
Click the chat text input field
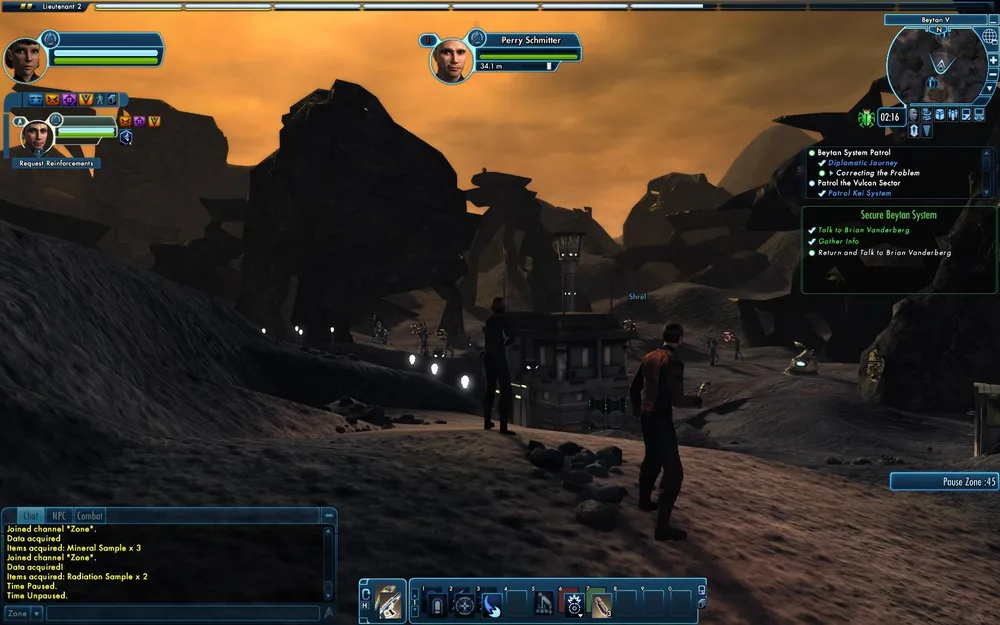[180, 613]
